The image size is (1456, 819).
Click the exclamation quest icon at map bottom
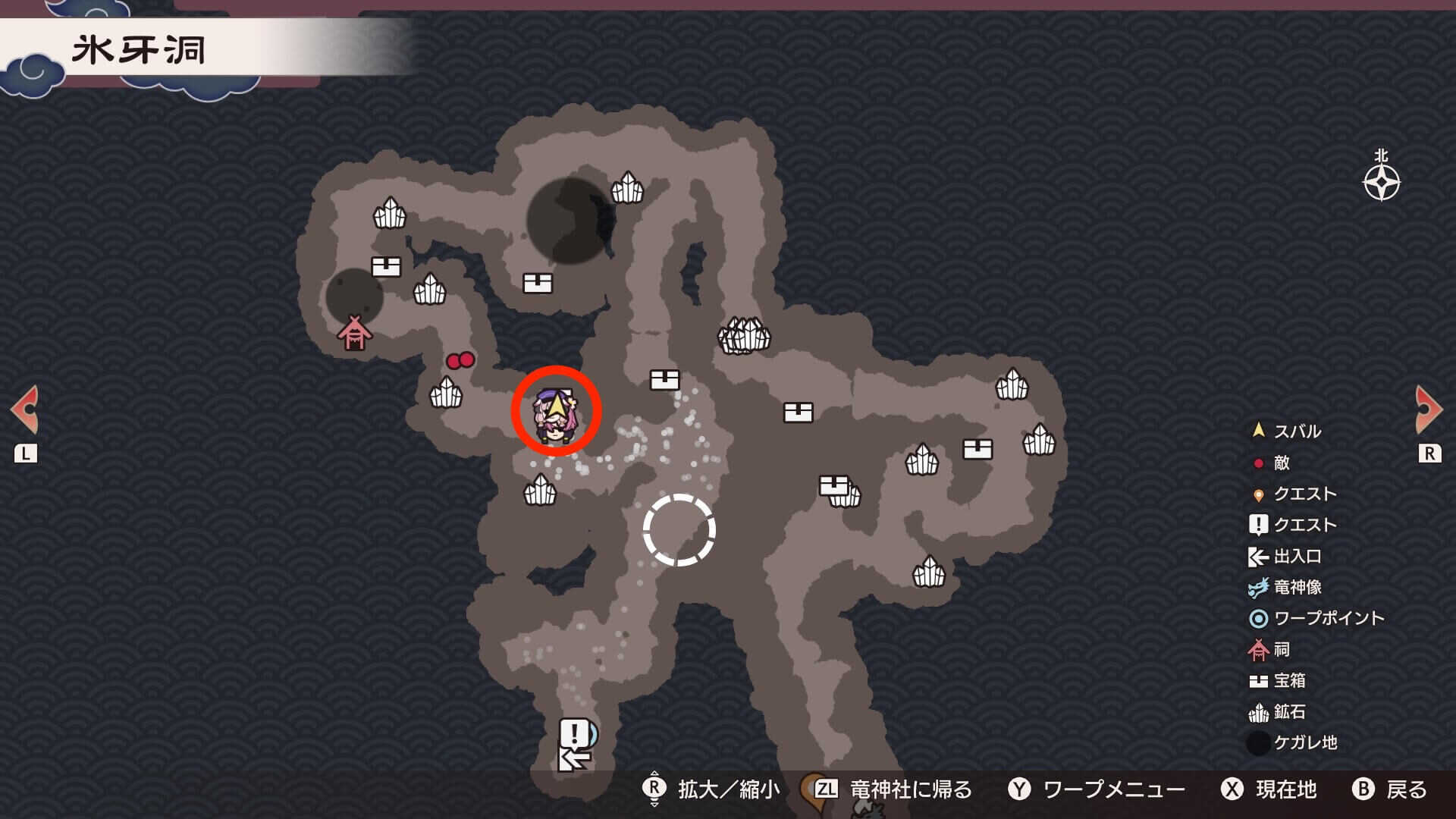click(x=574, y=733)
